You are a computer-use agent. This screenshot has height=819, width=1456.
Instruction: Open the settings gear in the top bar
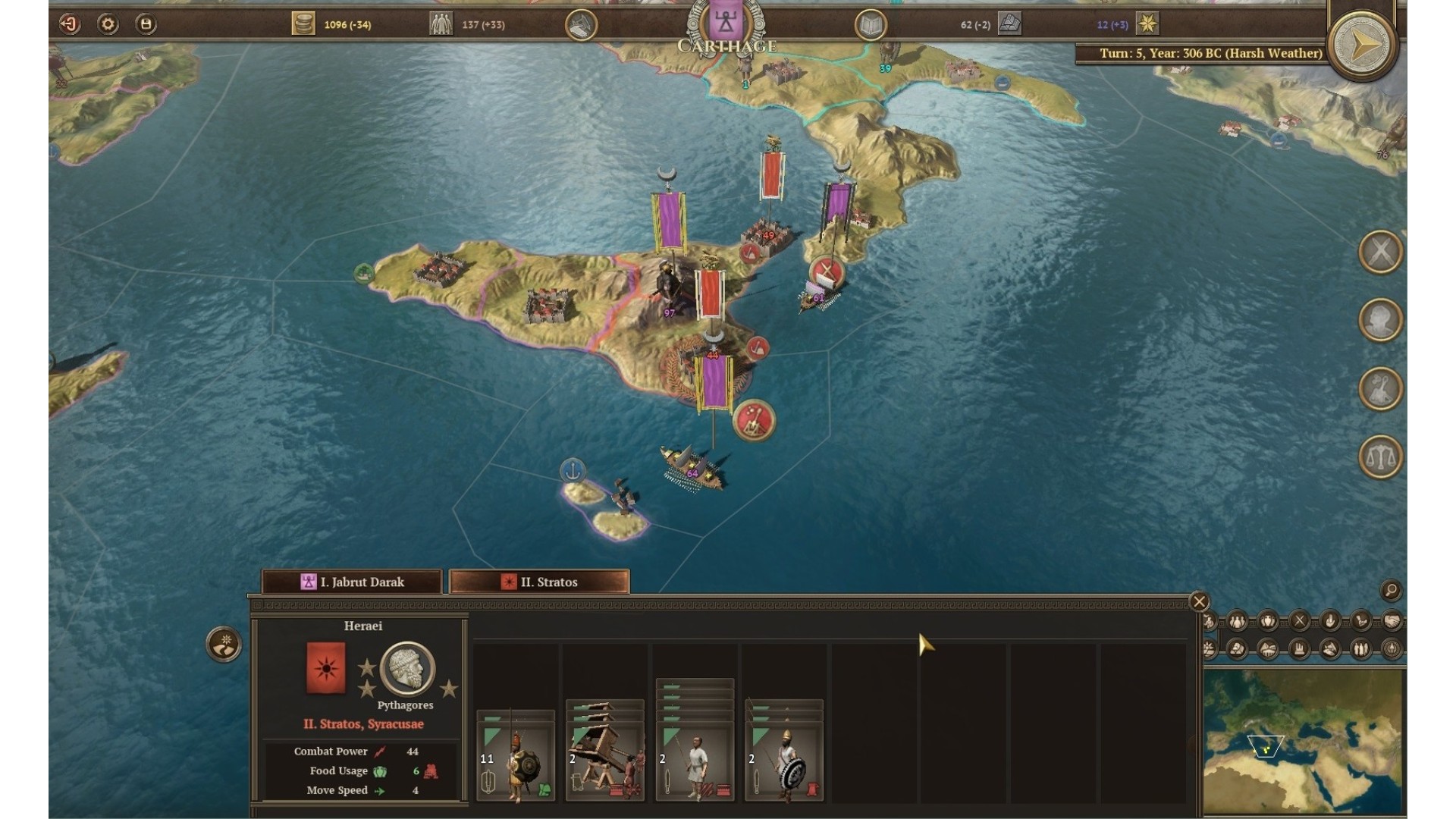click(x=108, y=24)
